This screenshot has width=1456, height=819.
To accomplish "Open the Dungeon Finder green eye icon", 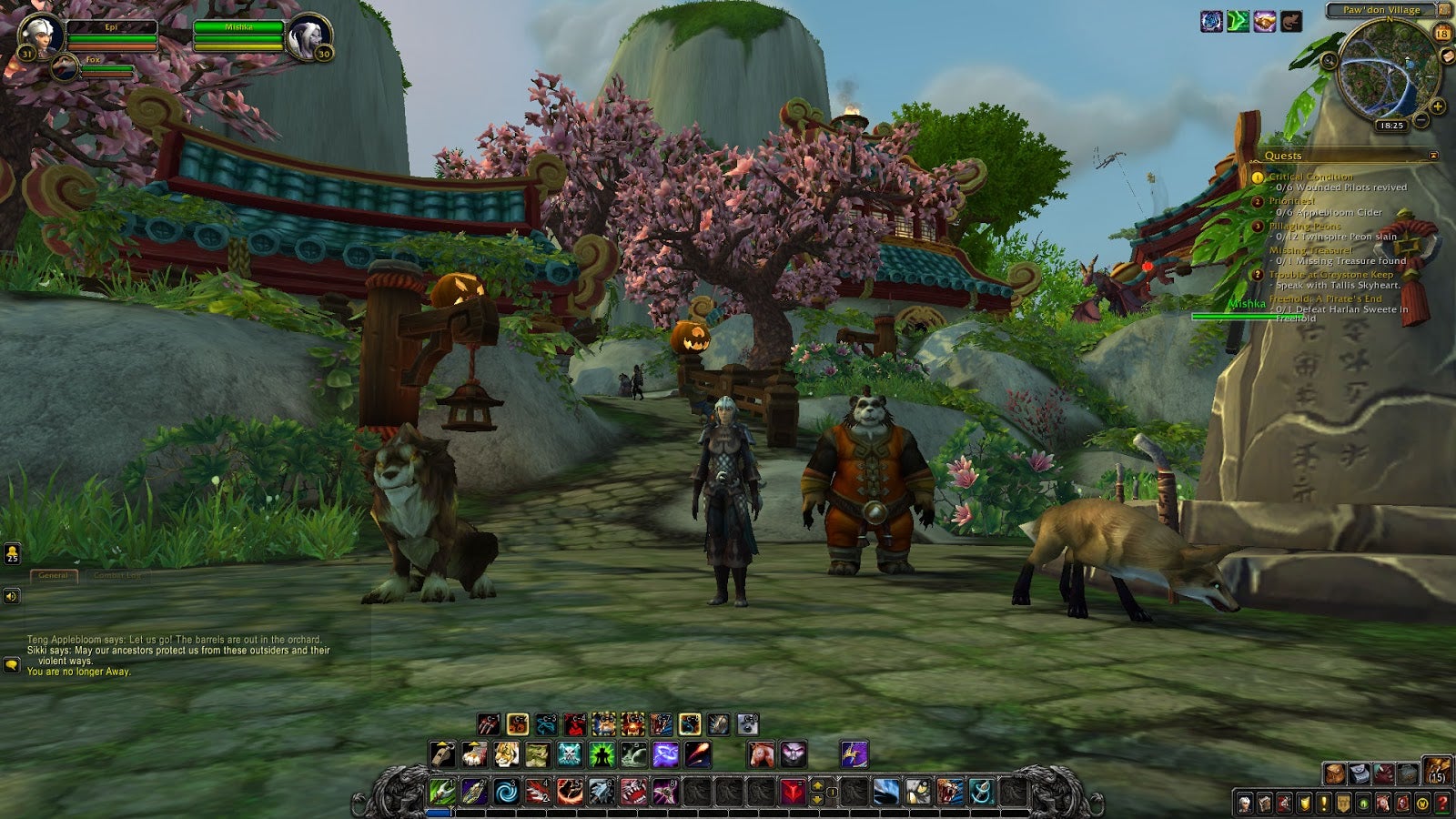I will click(x=1363, y=804).
